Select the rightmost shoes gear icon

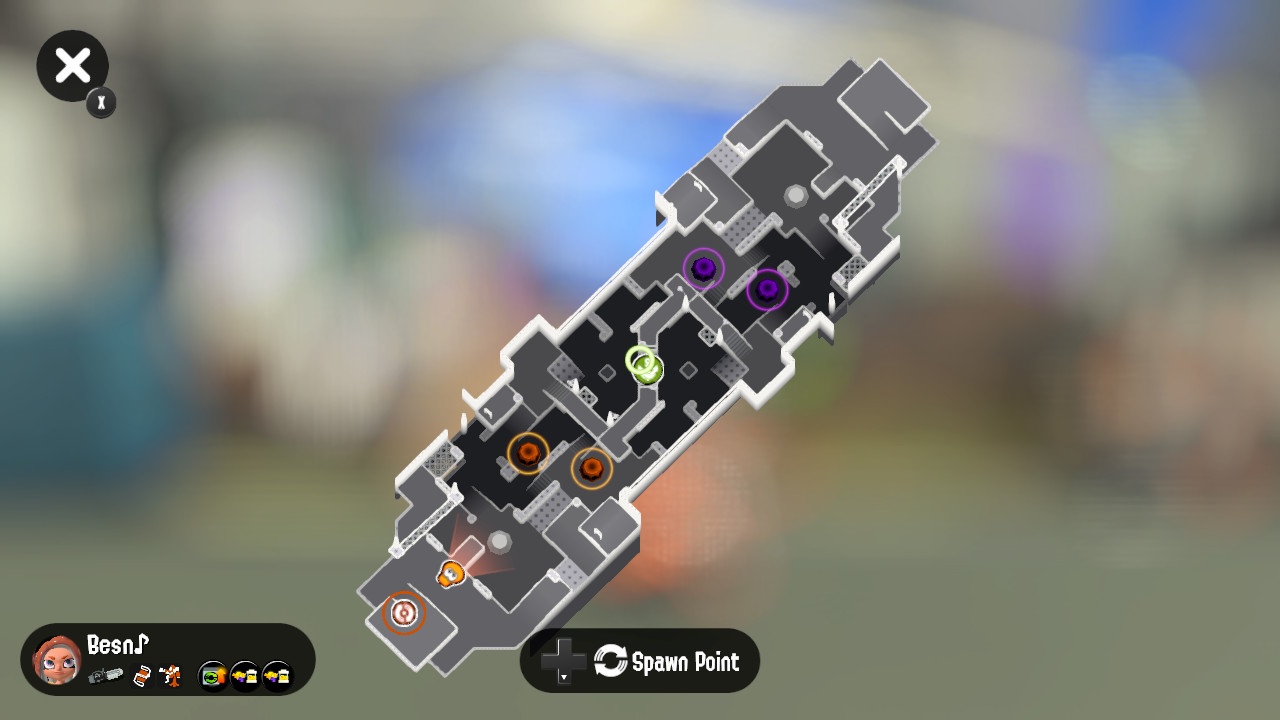point(274,677)
